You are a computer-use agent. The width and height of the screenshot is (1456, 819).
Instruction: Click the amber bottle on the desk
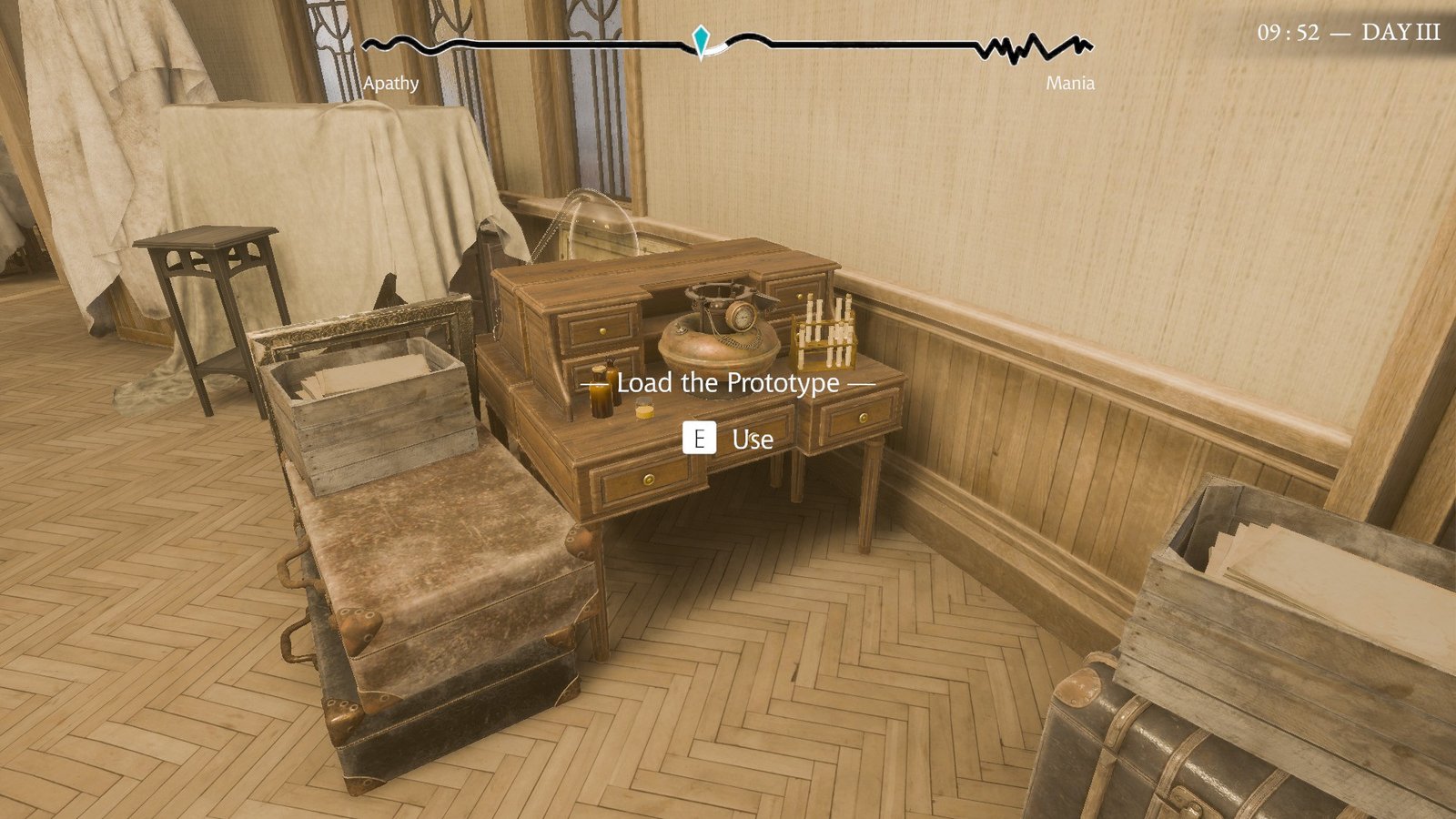pyautogui.click(x=600, y=398)
